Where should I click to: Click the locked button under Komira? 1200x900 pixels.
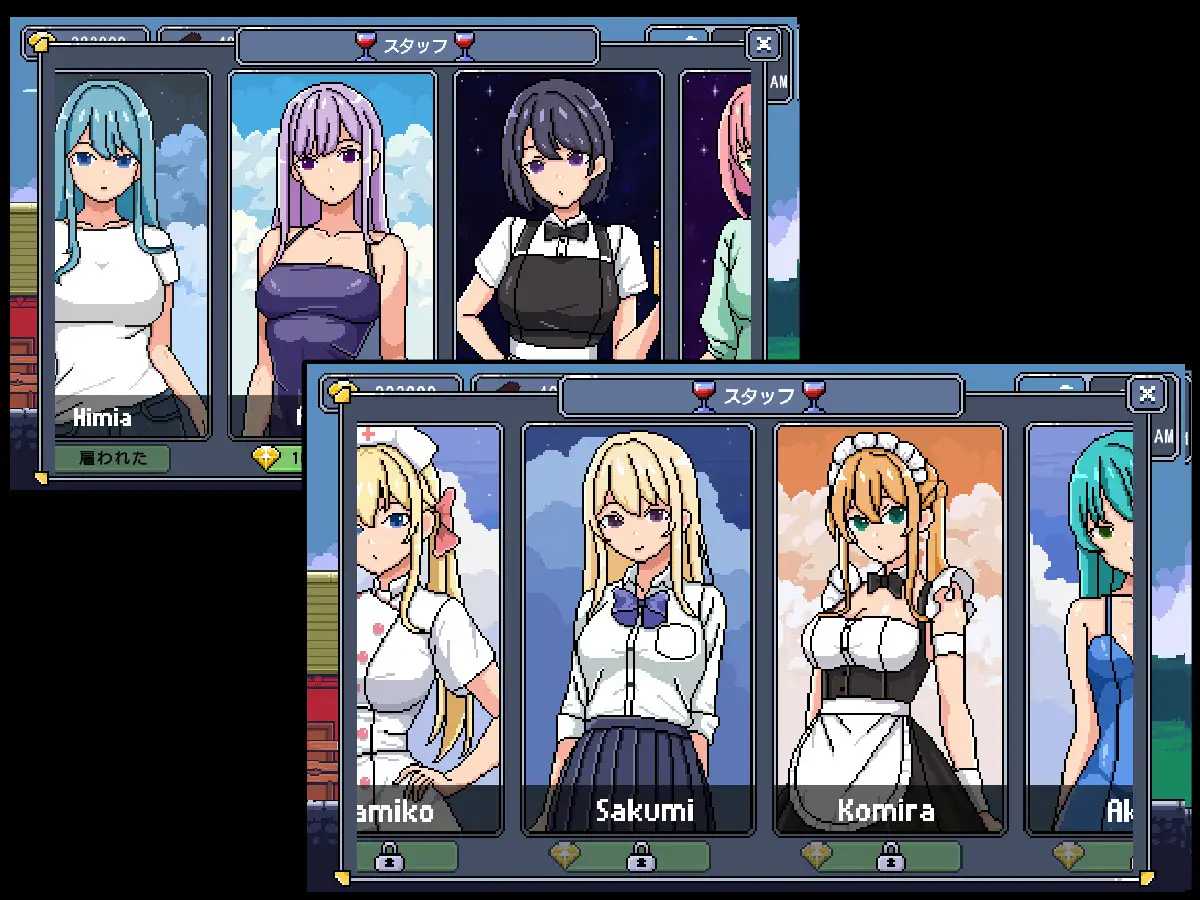click(x=890, y=856)
